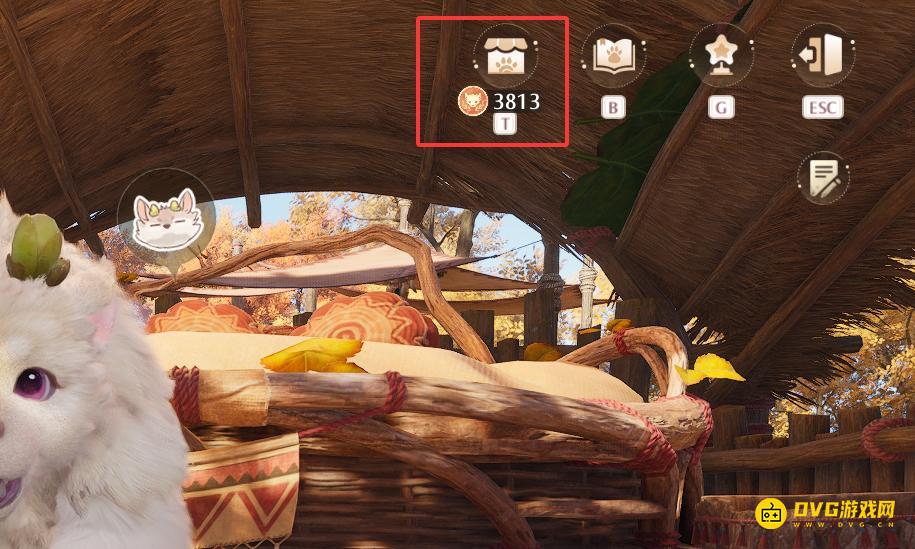The width and height of the screenshot is (915, 549).
Task: Open the notepad with pencil icon
Action: tap(823, 178)
